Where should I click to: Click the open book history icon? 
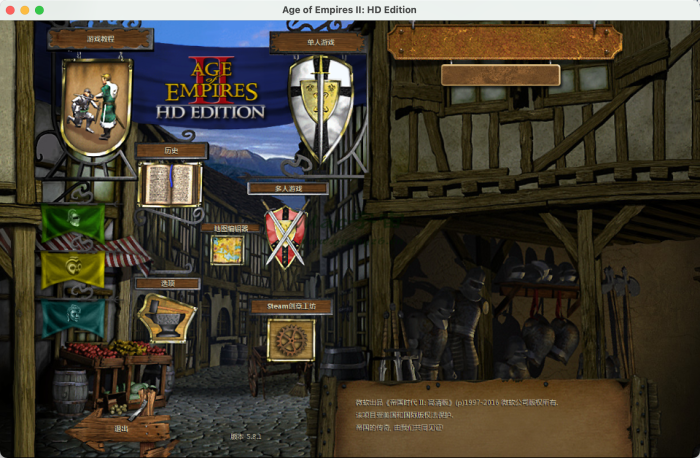coord(170,184)
